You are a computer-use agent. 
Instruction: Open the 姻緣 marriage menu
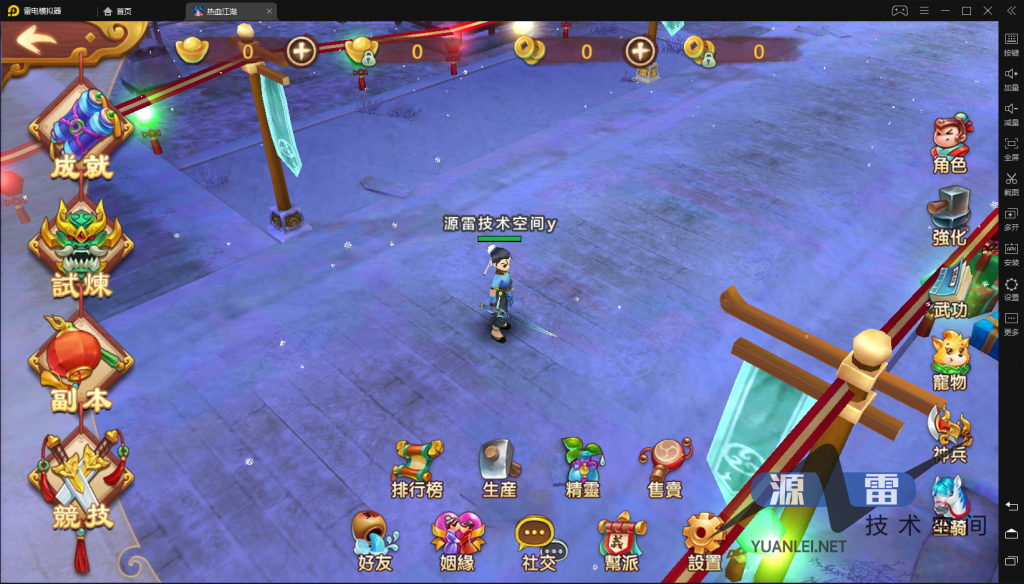pyautogui.click(x=457, y=542)
